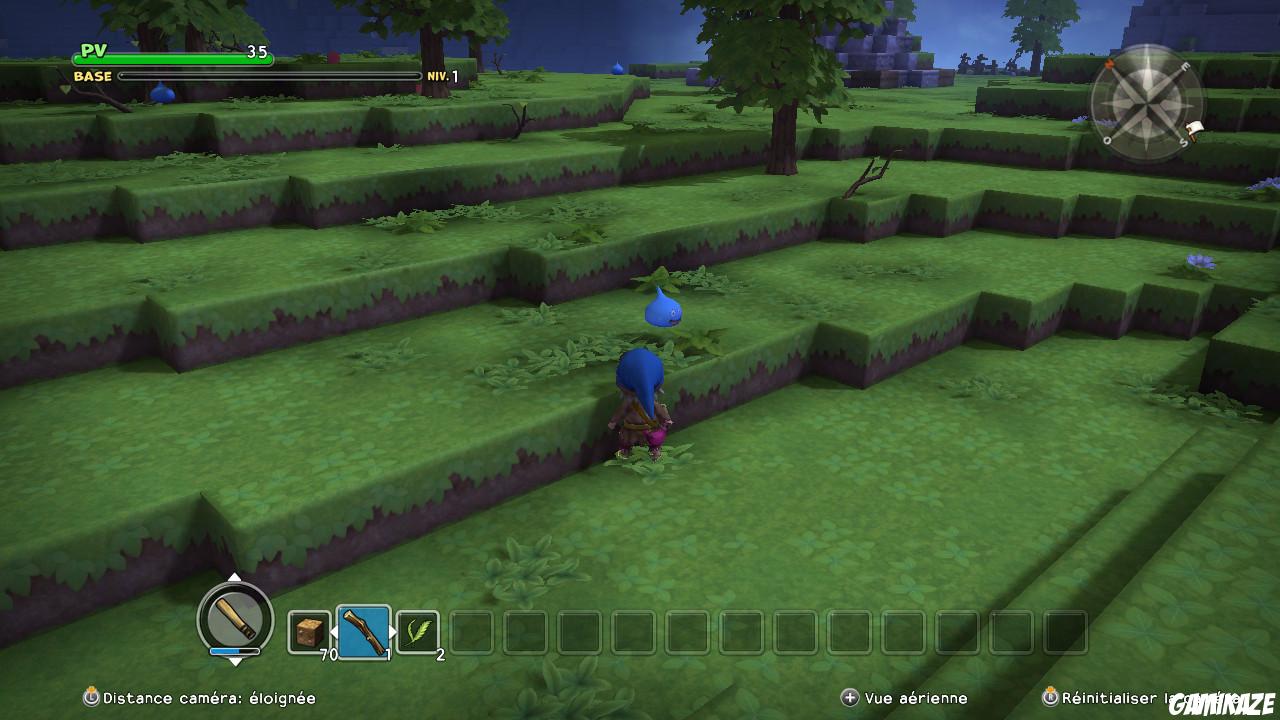Click the blue durability bar under the weapon
Screen dimensions: 1280x720
(234, 651)
